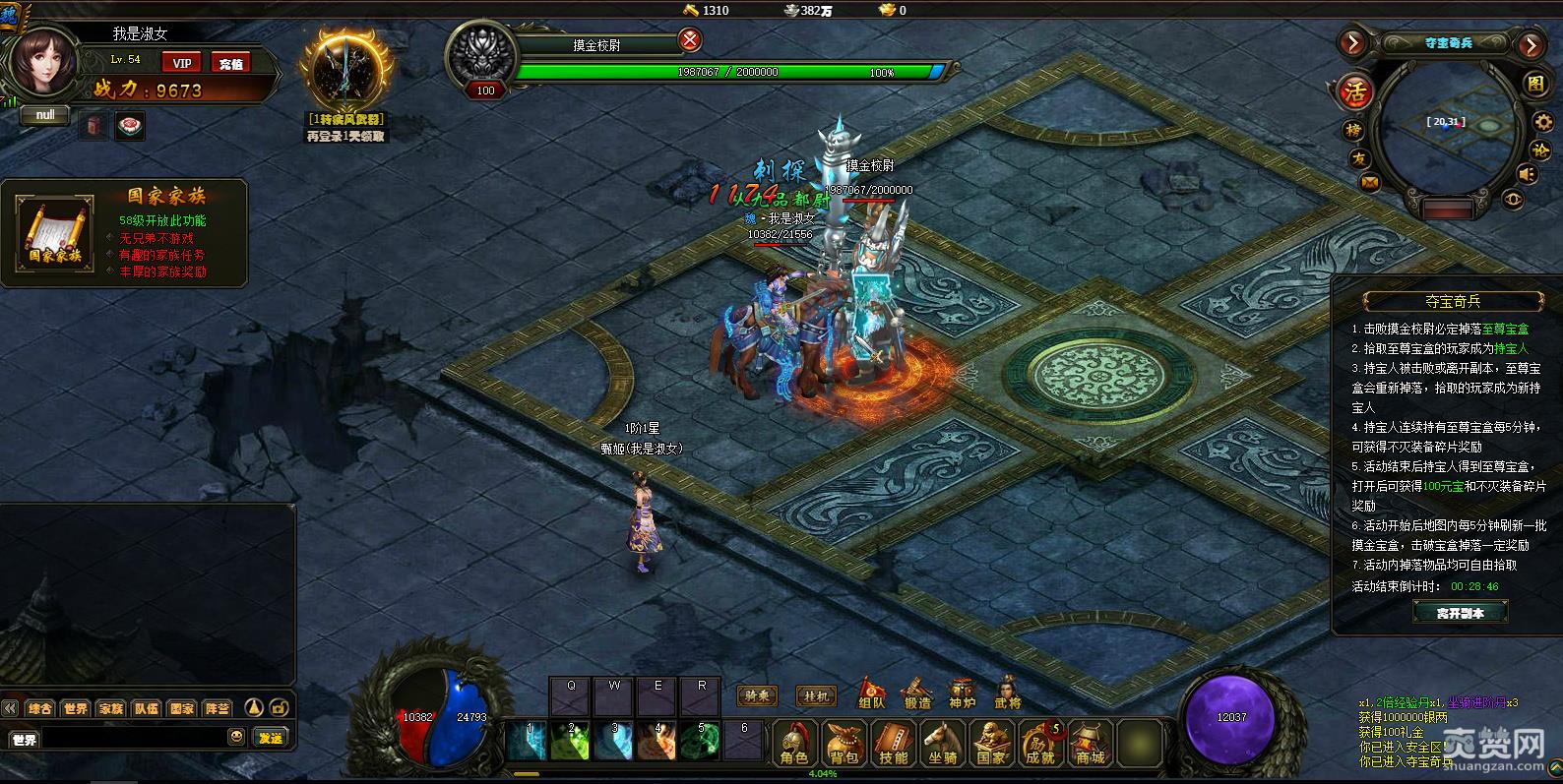This screenshot has height=784, width=1563.
Task: Open the 活 activity button
Action: [1355, 92]
